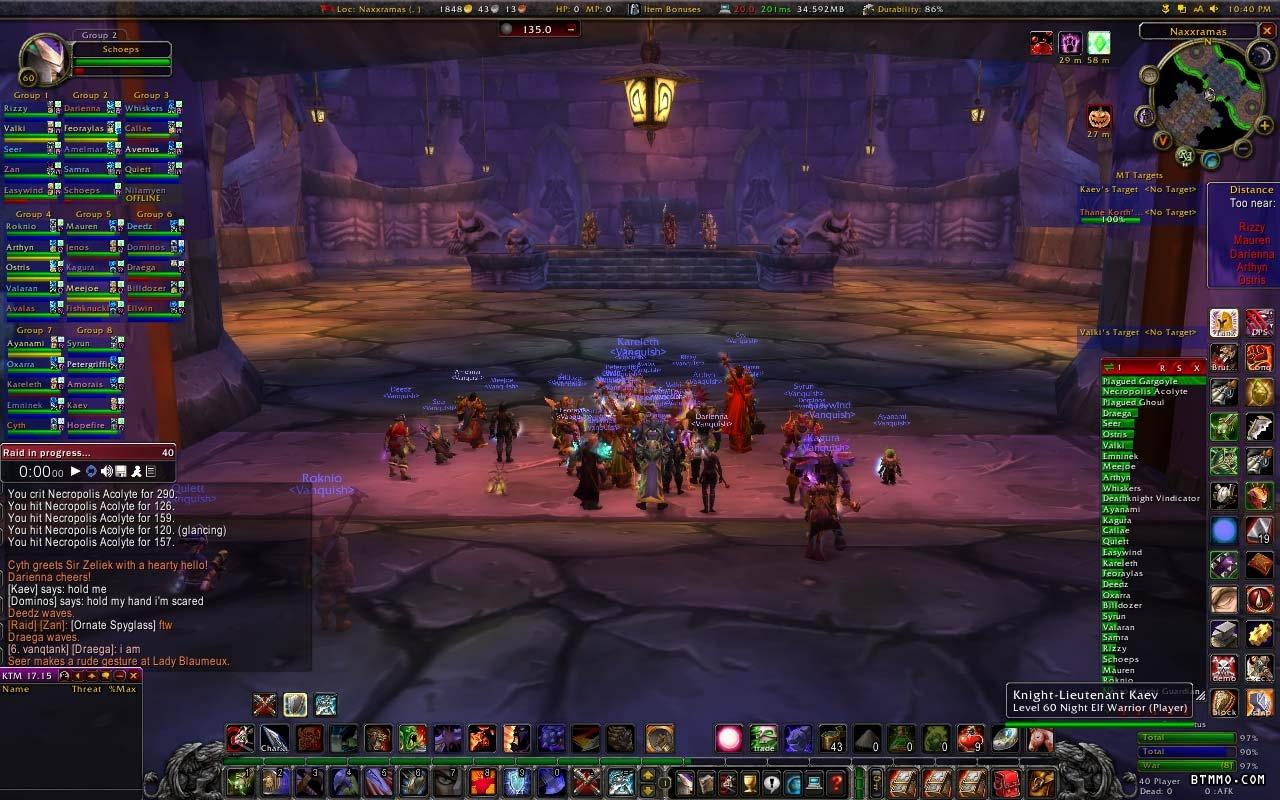Activate the DPS gear set button

pos(1259,323)
